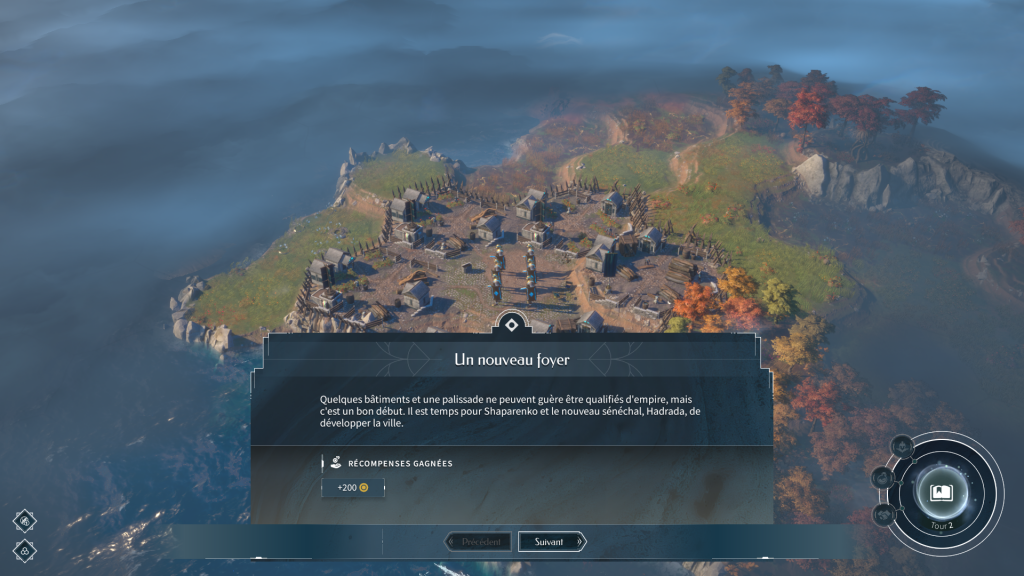Image resolution: width=1024 pixels, height=576 pixels.
Task: Go back with the Précédent button
Action: coord(479,542)
